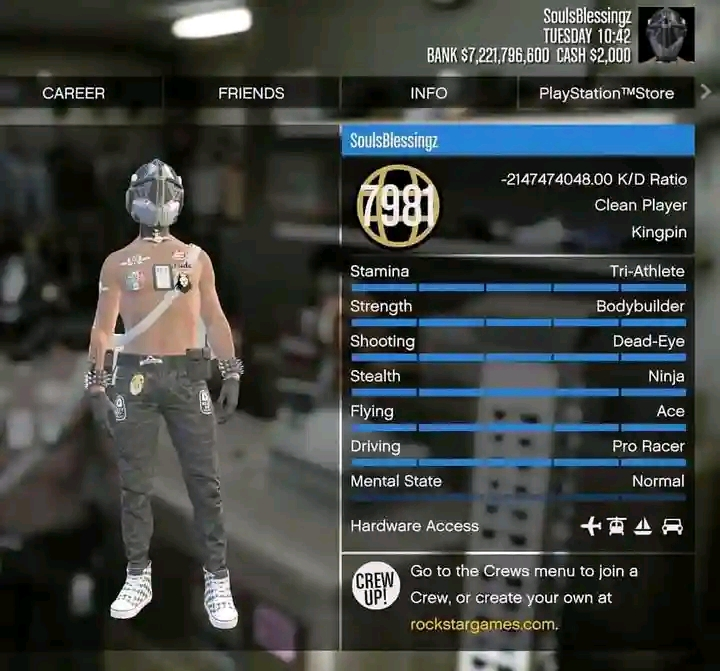Open the PlayStation™Store tab
Viewport: 720px width, 671px height.
[x=606, y=93]
